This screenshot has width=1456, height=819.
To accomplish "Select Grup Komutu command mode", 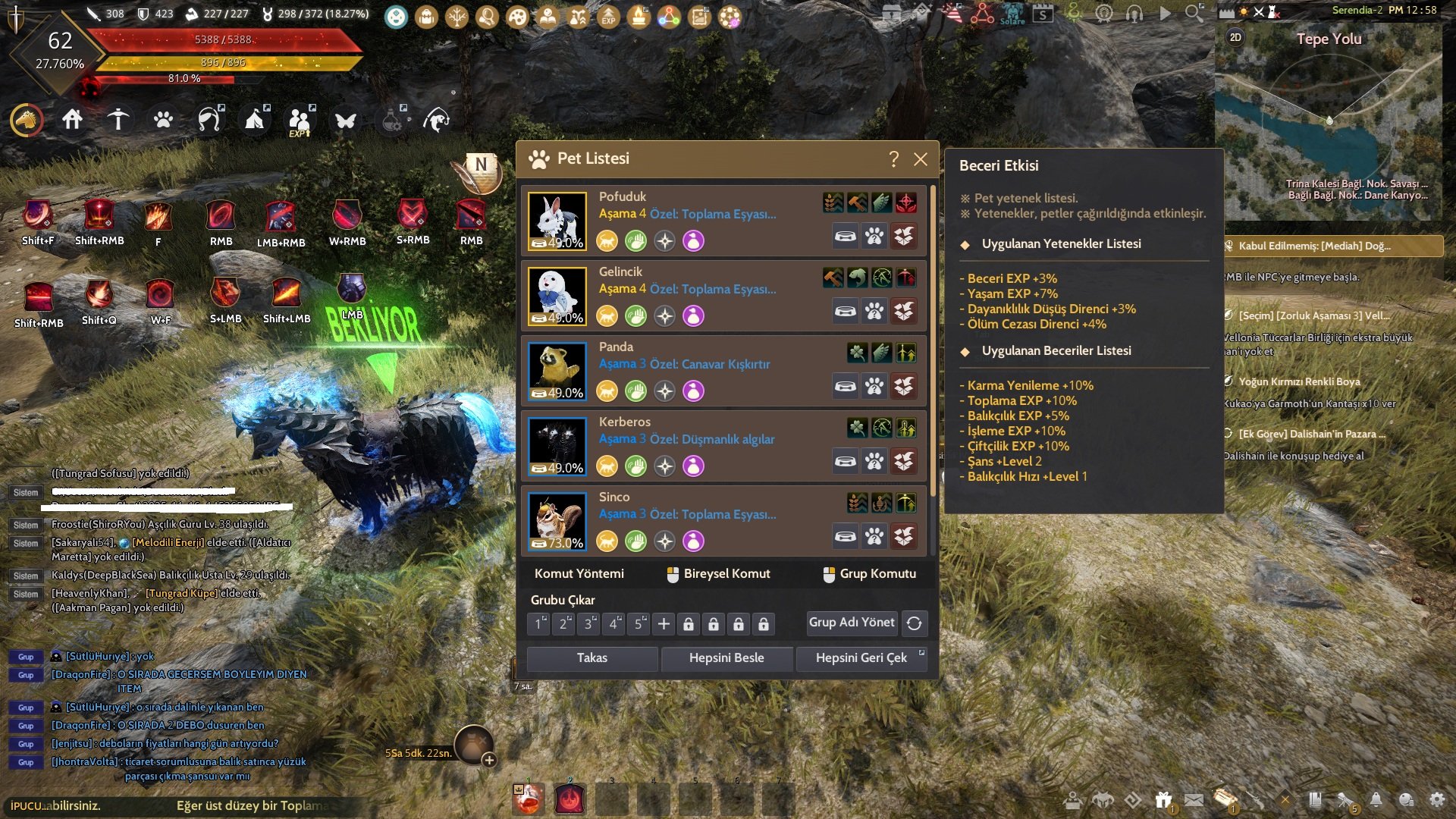I will (870, 574).
